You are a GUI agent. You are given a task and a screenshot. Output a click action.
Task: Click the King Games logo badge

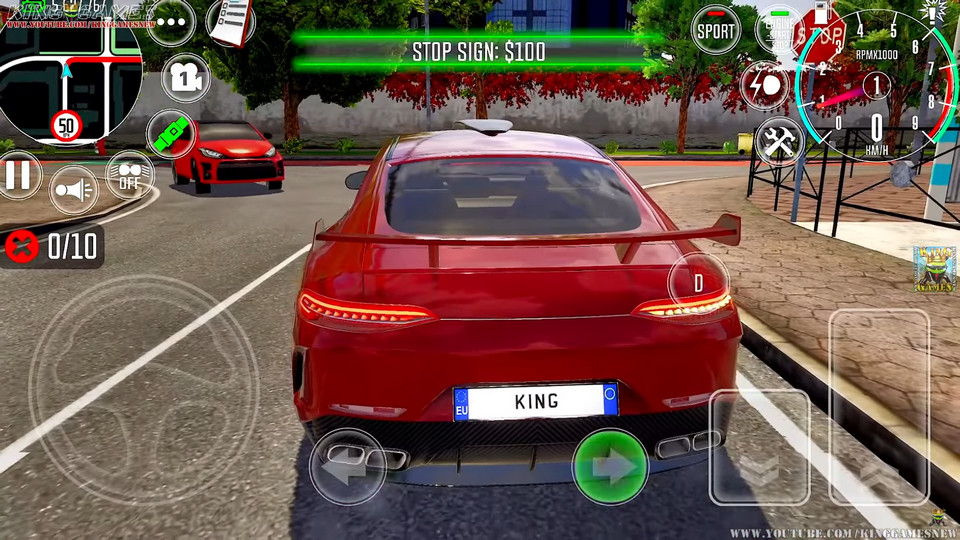click(x=934, y=268)
